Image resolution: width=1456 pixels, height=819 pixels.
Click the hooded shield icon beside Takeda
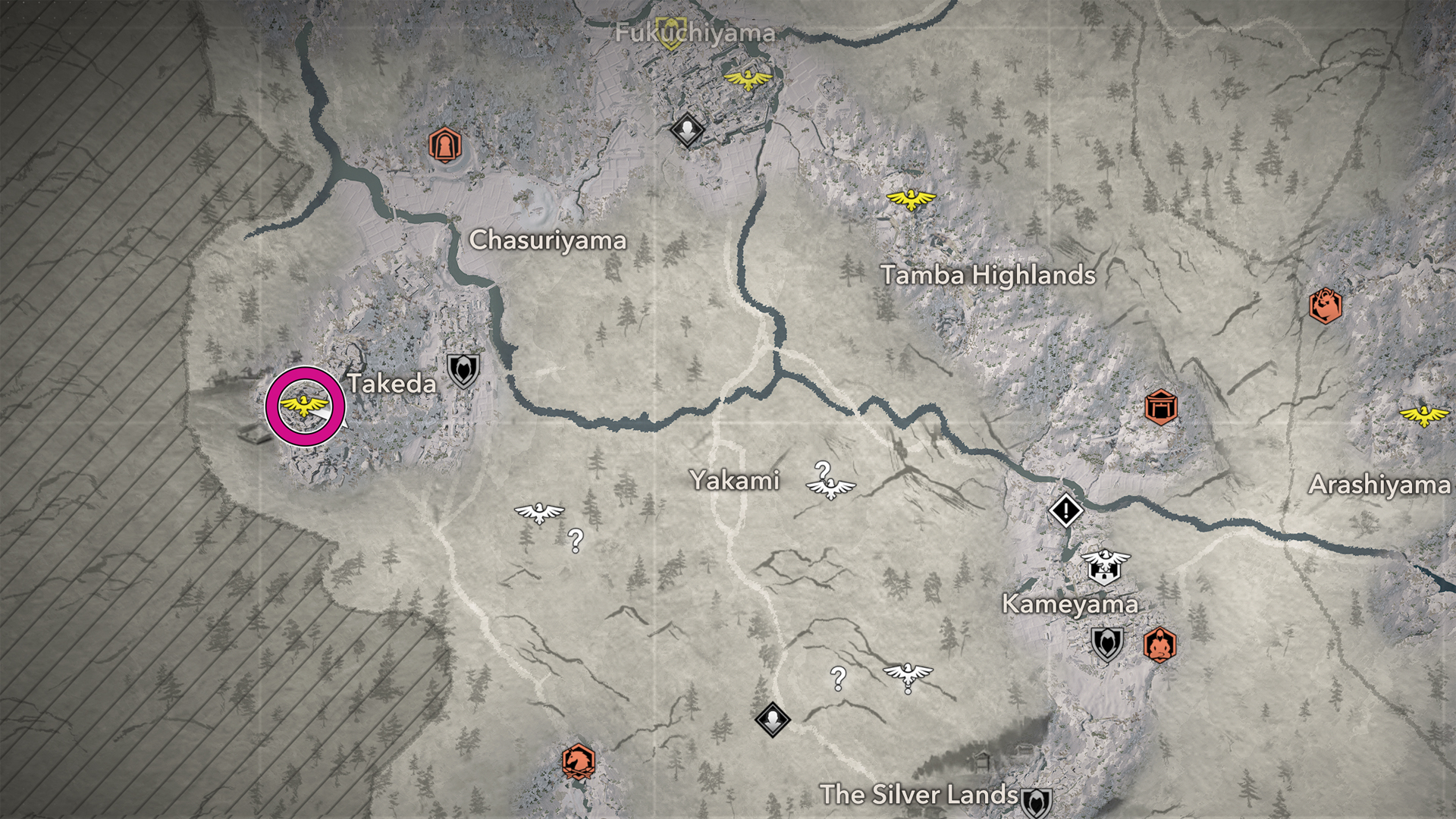point(463,370)
